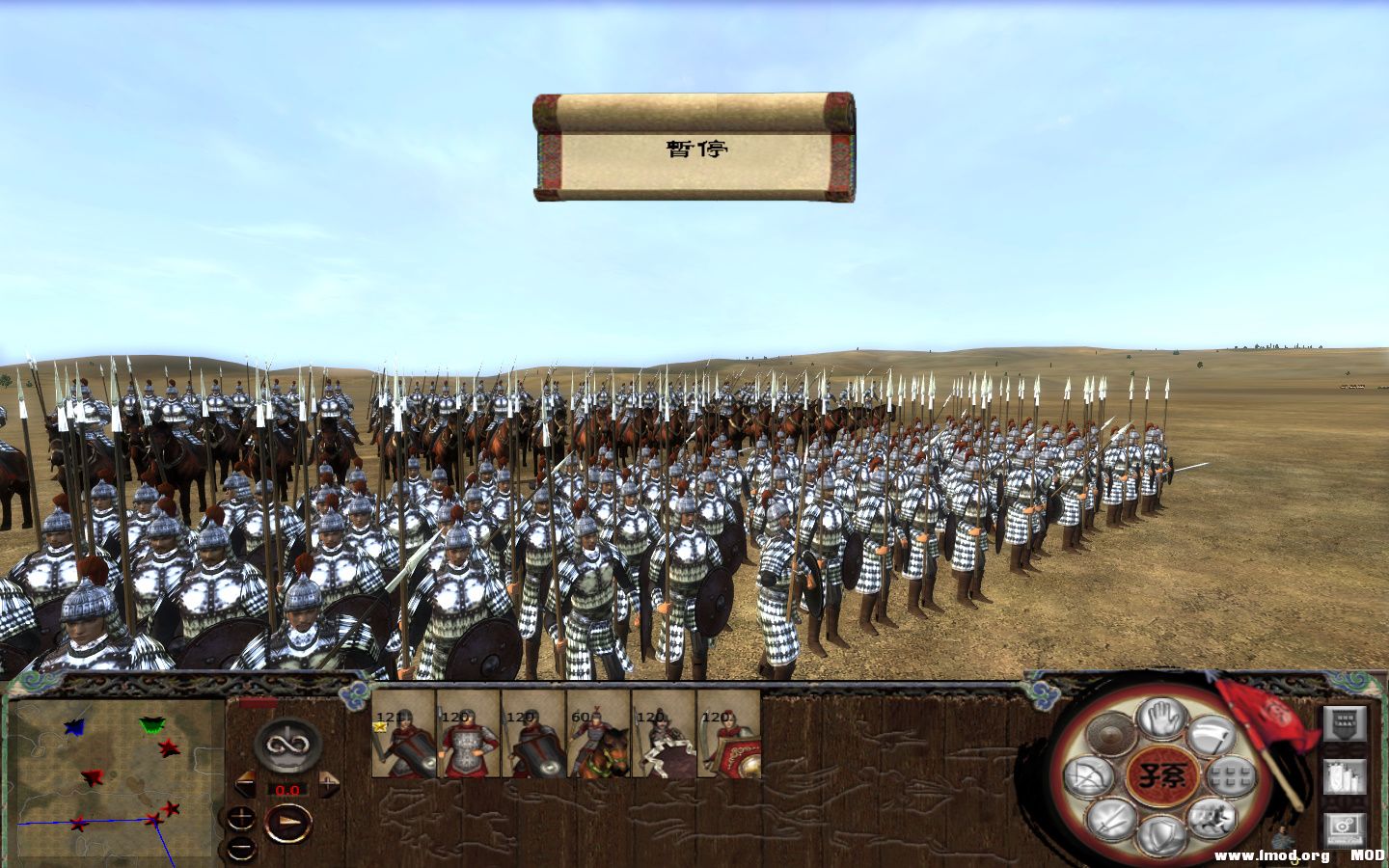1389x868 pixels.
Task: Open the formations grid icon
Action: coord(1230,775)
